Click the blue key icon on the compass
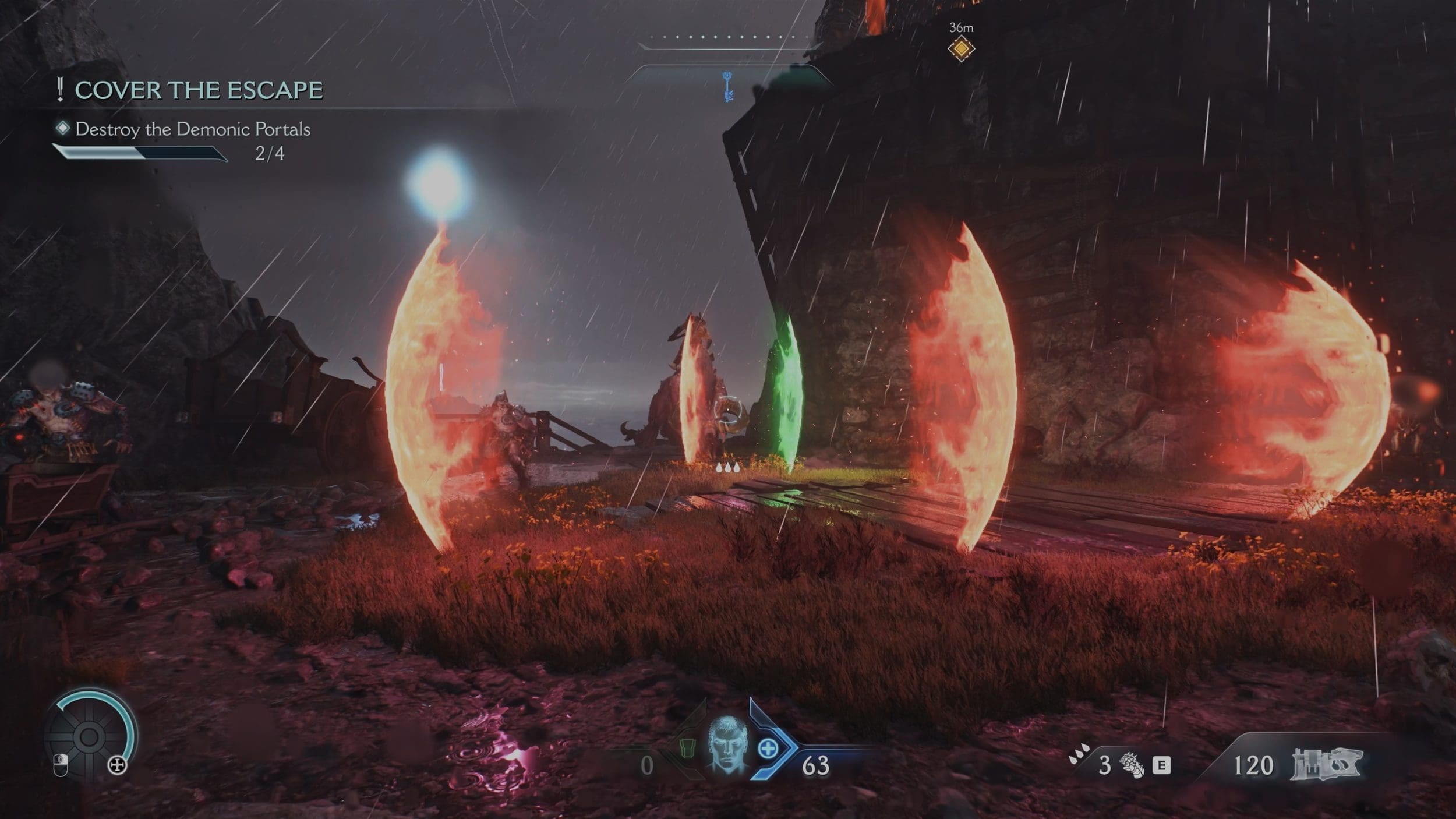The image size is (1456, 819). 727,86
